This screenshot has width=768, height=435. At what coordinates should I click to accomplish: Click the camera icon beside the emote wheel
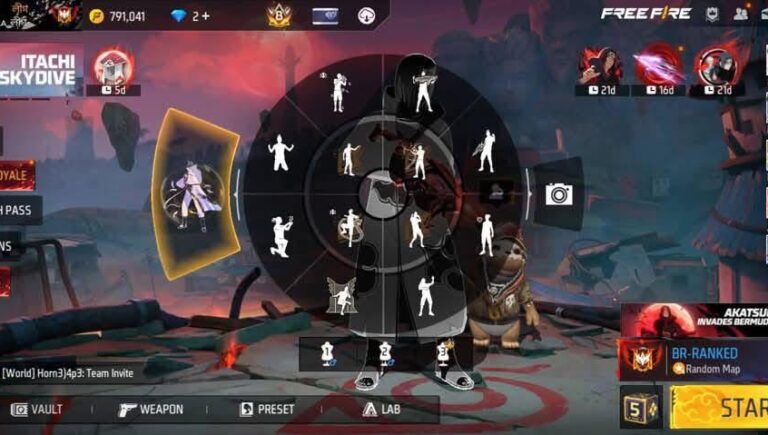pos(558,194)
